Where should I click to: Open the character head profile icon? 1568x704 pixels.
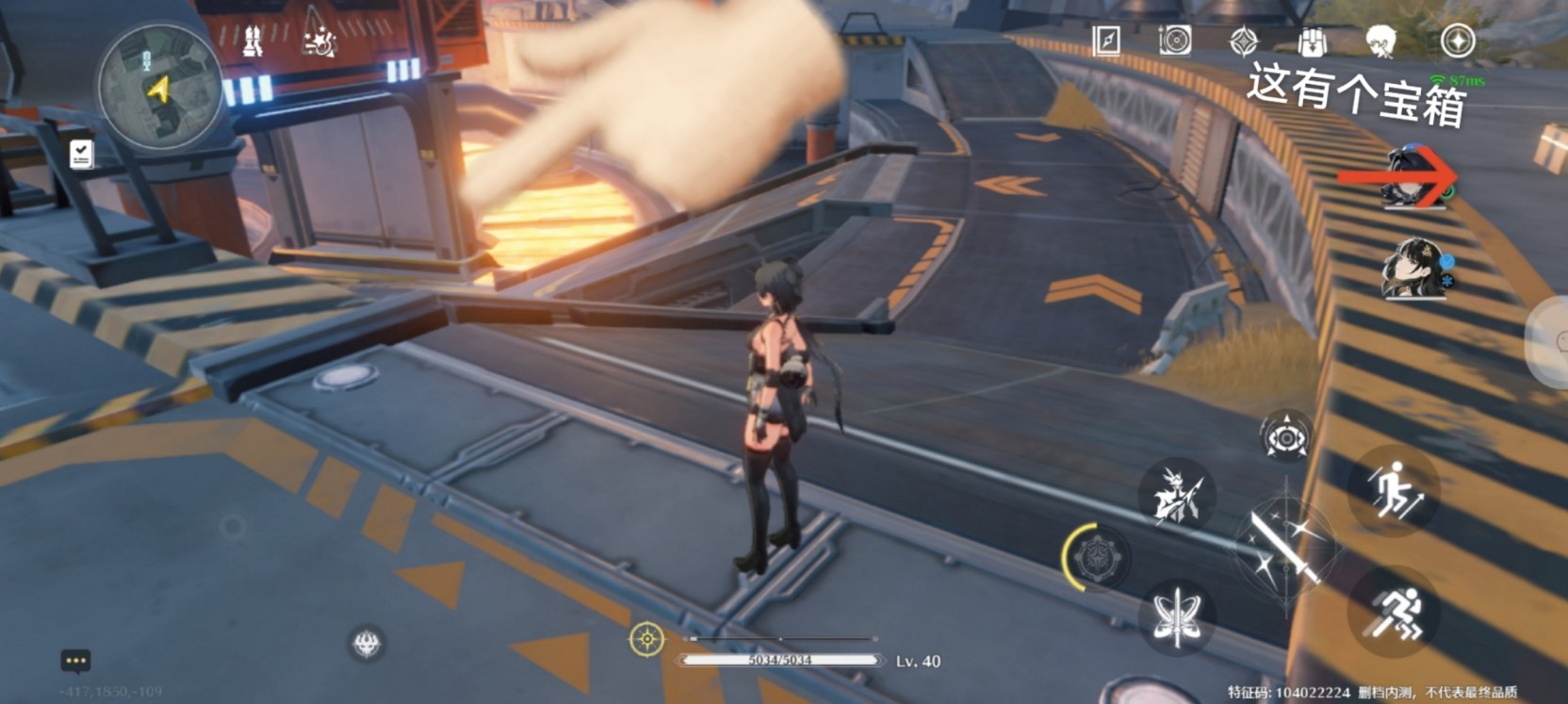tap(1381, 41)
